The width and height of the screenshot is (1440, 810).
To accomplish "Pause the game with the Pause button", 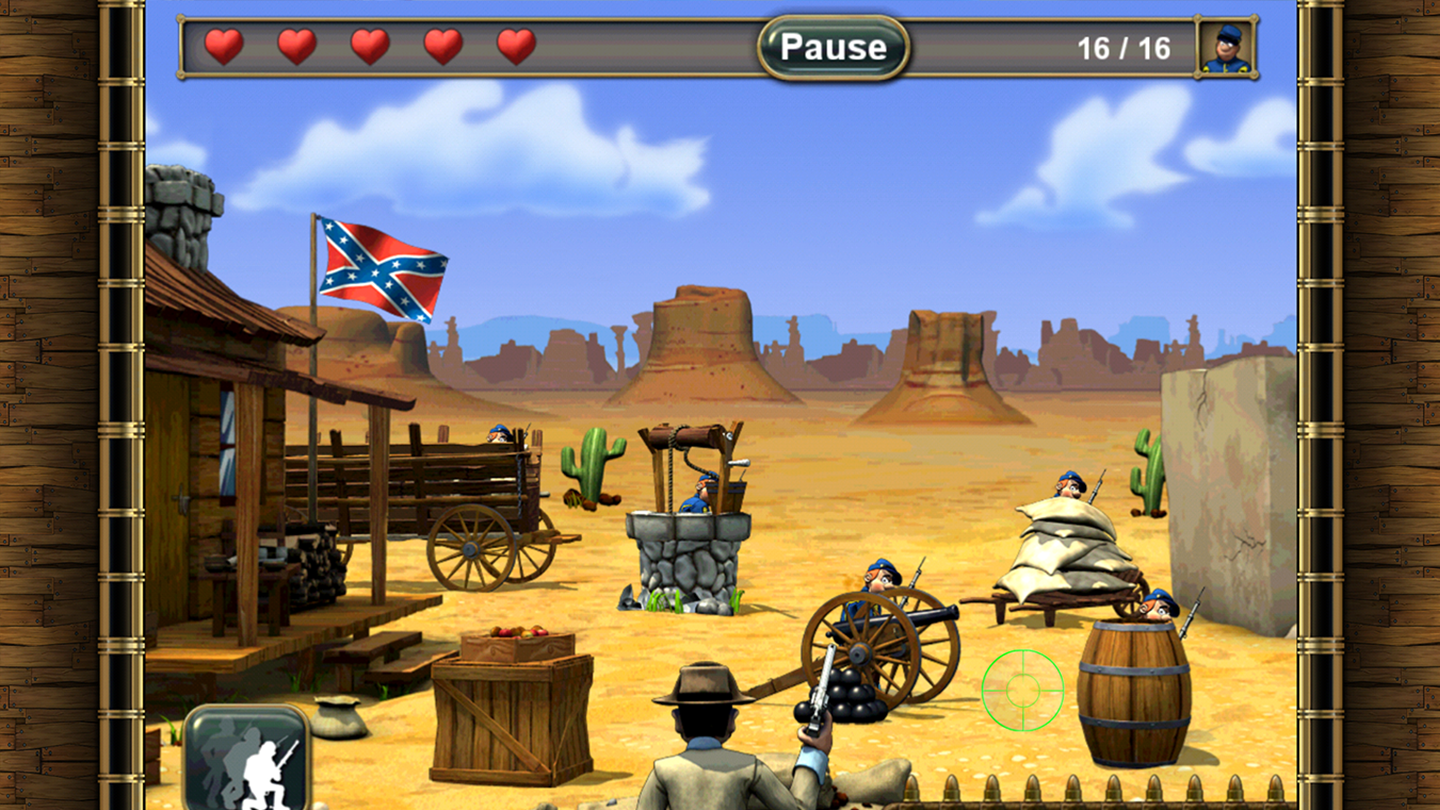I will pos(833,47).
